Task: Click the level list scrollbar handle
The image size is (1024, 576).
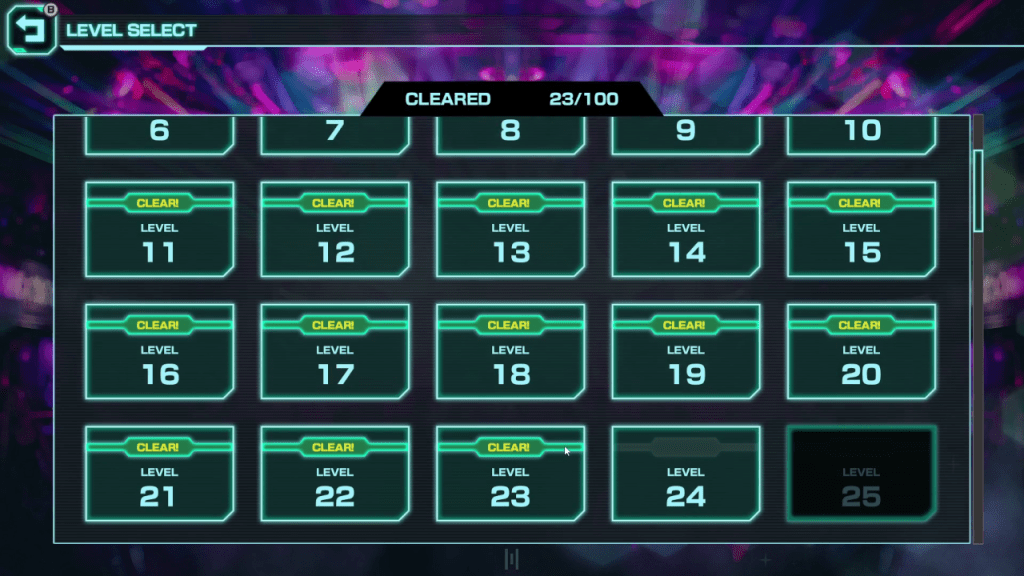Action: tap(978, 190)
